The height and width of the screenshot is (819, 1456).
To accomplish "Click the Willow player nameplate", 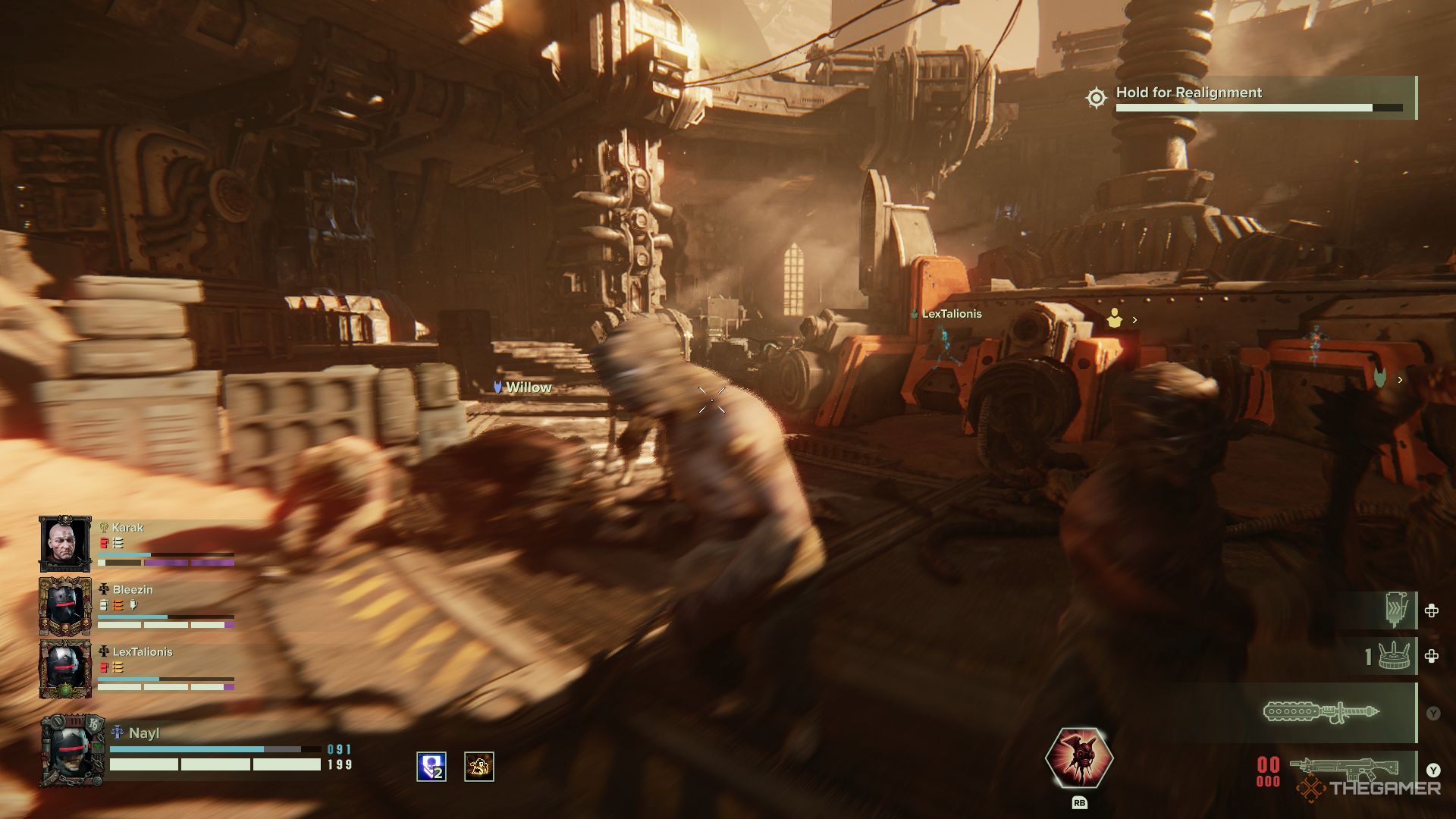I will point(522,388).
